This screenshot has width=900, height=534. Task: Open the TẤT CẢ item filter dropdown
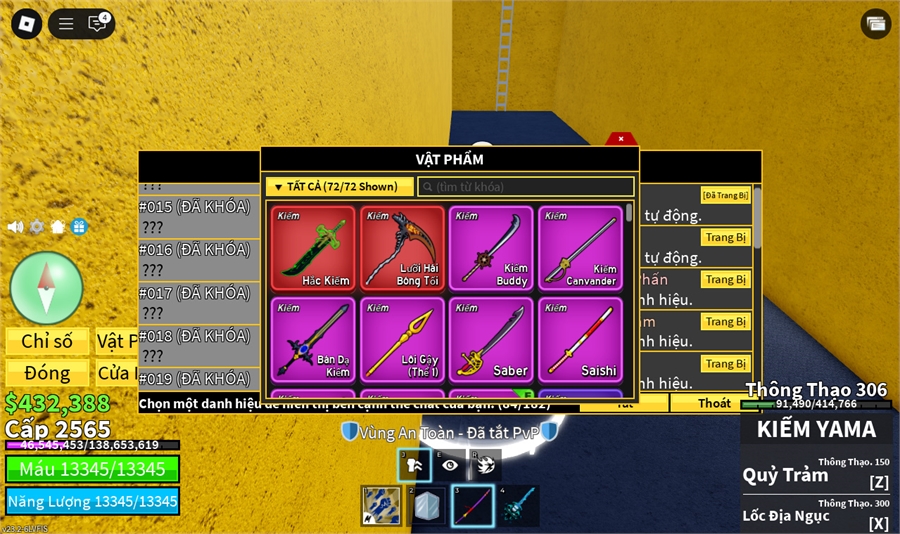pyautogui.click(x=339, y=187)
